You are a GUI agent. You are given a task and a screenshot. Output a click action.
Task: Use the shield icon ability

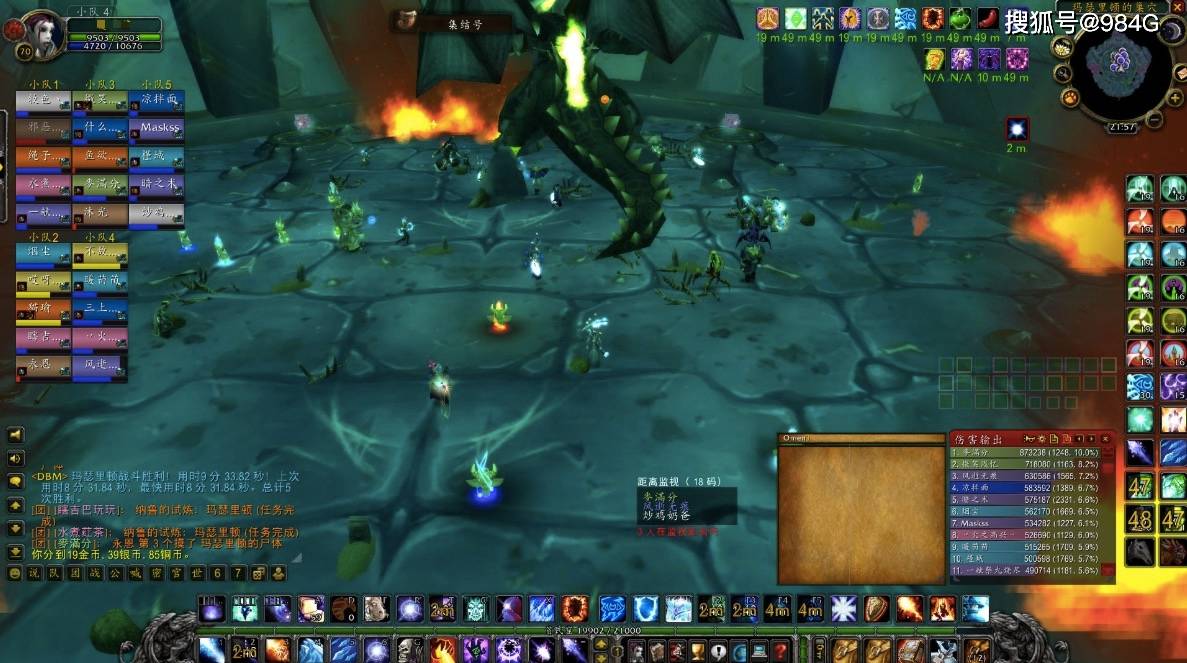(x=876, y=608)
